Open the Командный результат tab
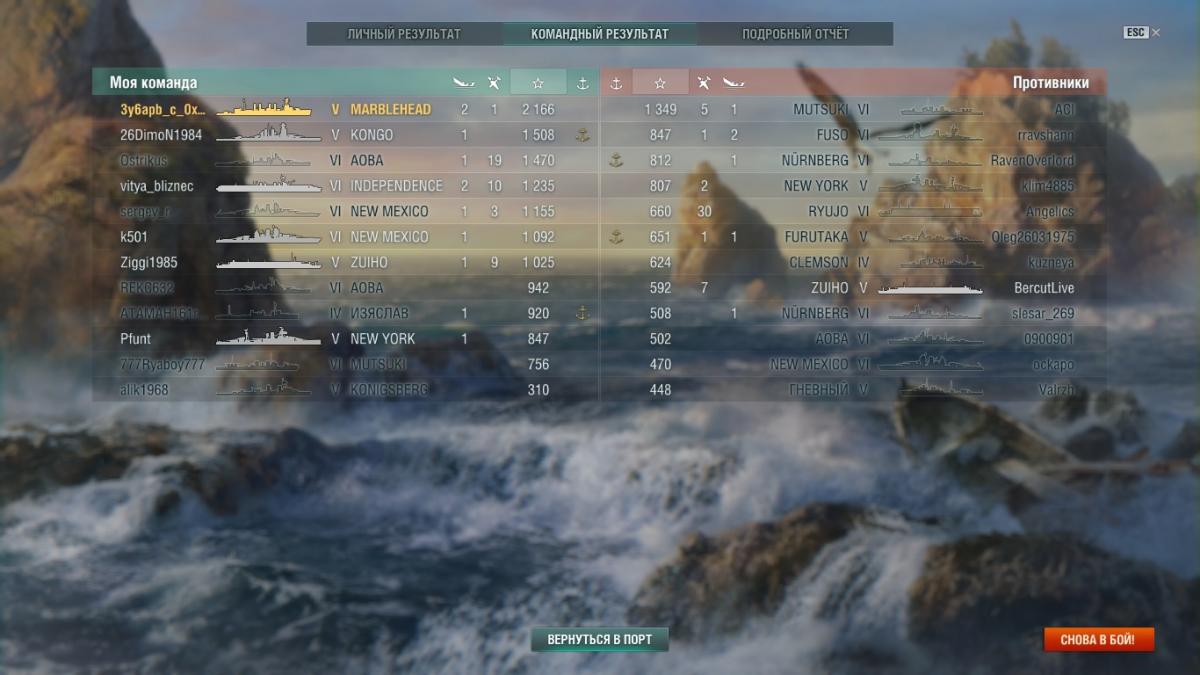Image resolution: width=1200 pixels, height=675 pixels. 599,34
